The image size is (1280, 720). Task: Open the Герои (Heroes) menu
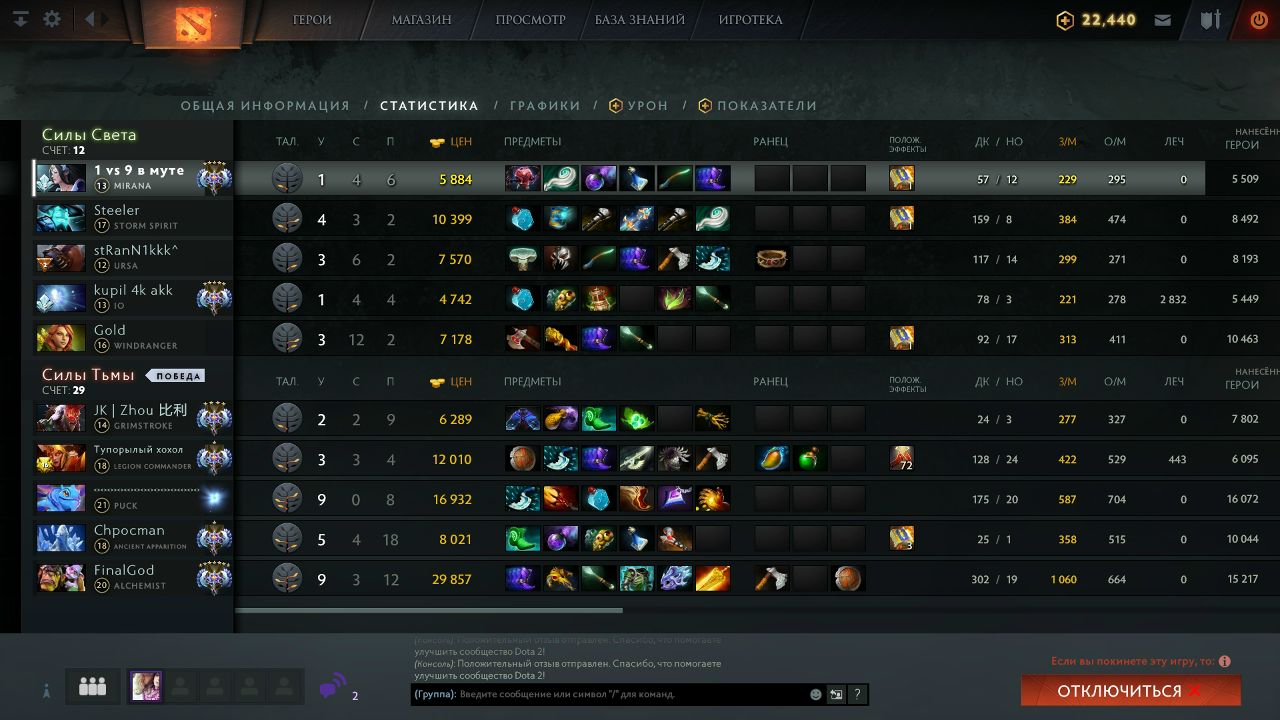tap(312, 20)
